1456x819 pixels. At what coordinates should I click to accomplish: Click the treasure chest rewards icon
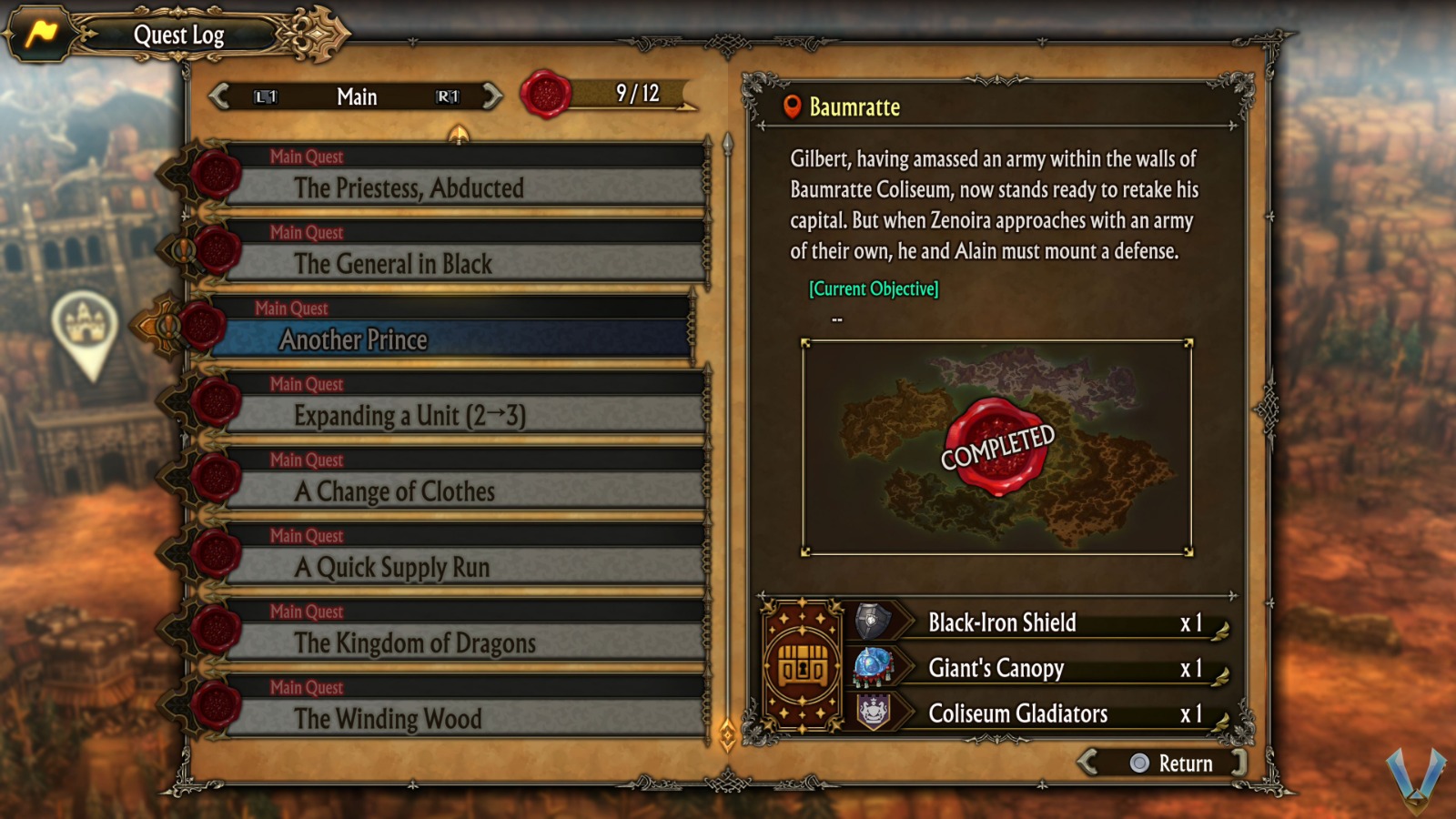click(x=804, y=666)
